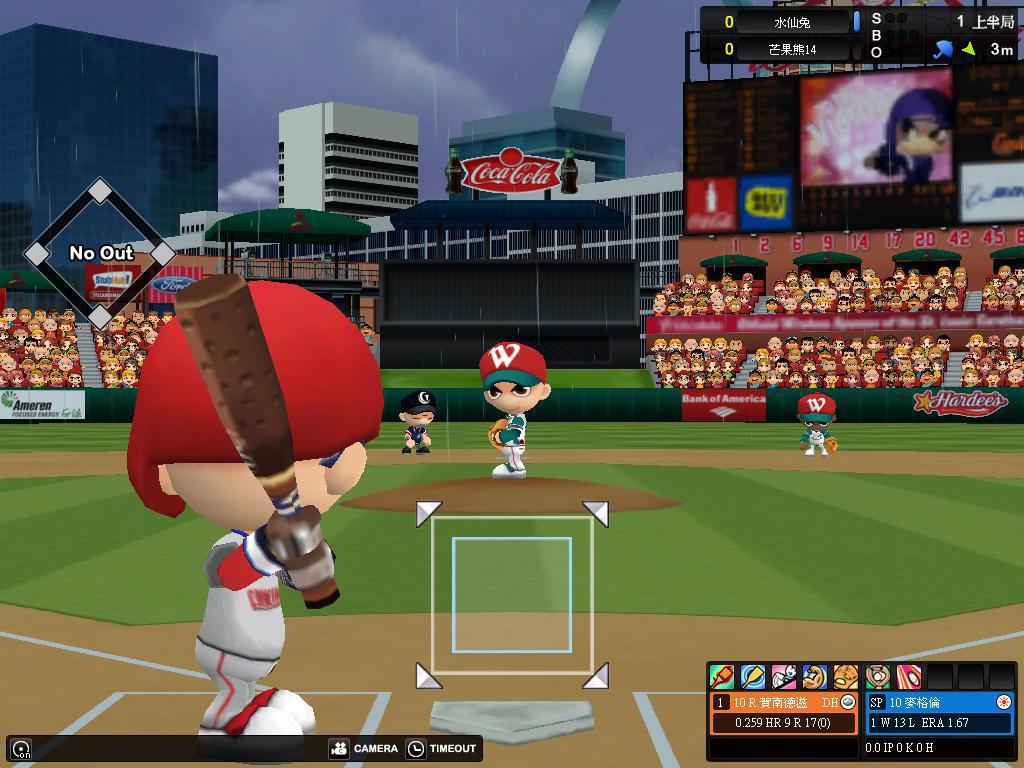This screenshot has width=1024, height=768.
Task: Select the pink streaking pitch skill icon
Action: [x=908, y=677]
